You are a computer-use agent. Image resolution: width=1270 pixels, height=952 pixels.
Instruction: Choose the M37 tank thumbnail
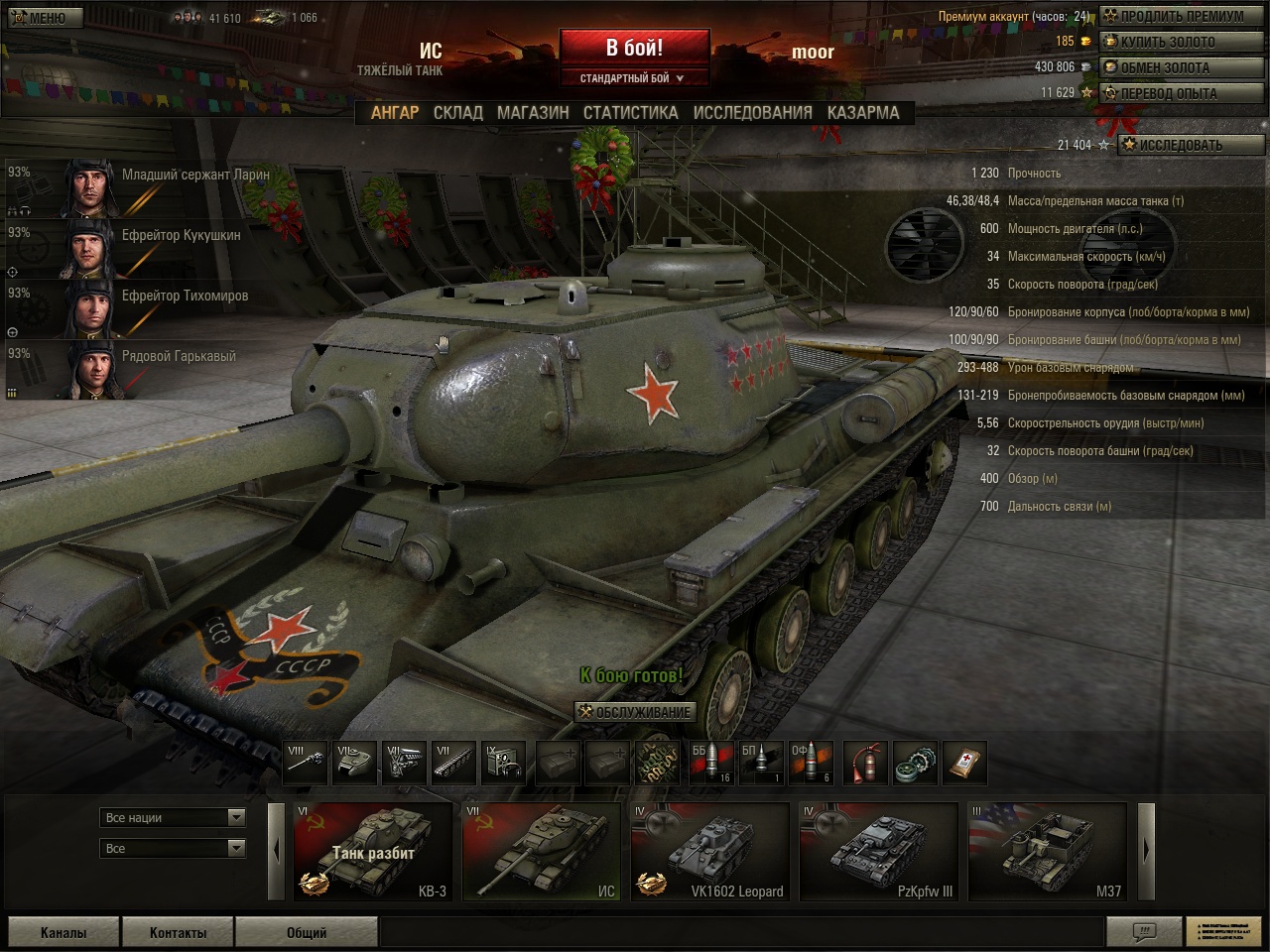pos(1048,851)
